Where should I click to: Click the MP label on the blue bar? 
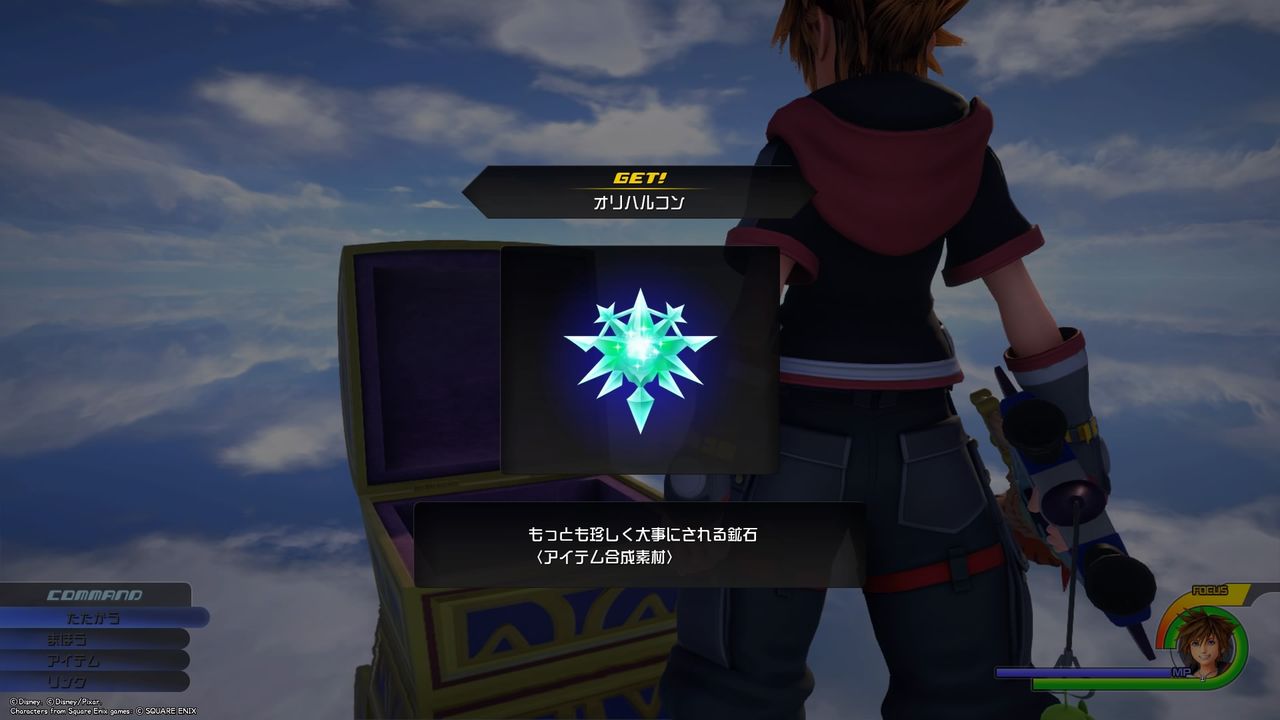(x=1183, y=671)
